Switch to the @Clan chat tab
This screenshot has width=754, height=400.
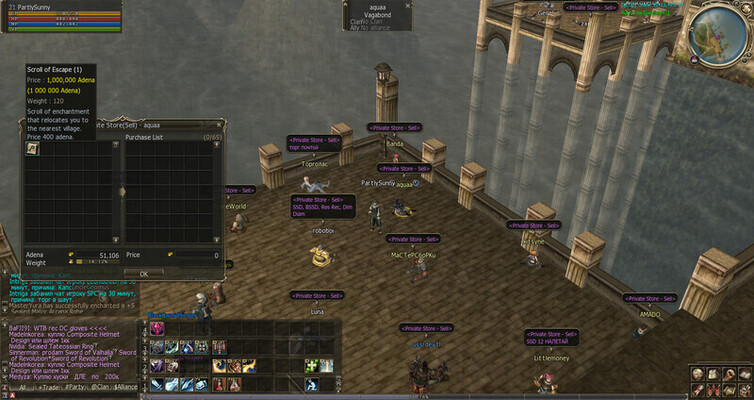tap(99, 386)
